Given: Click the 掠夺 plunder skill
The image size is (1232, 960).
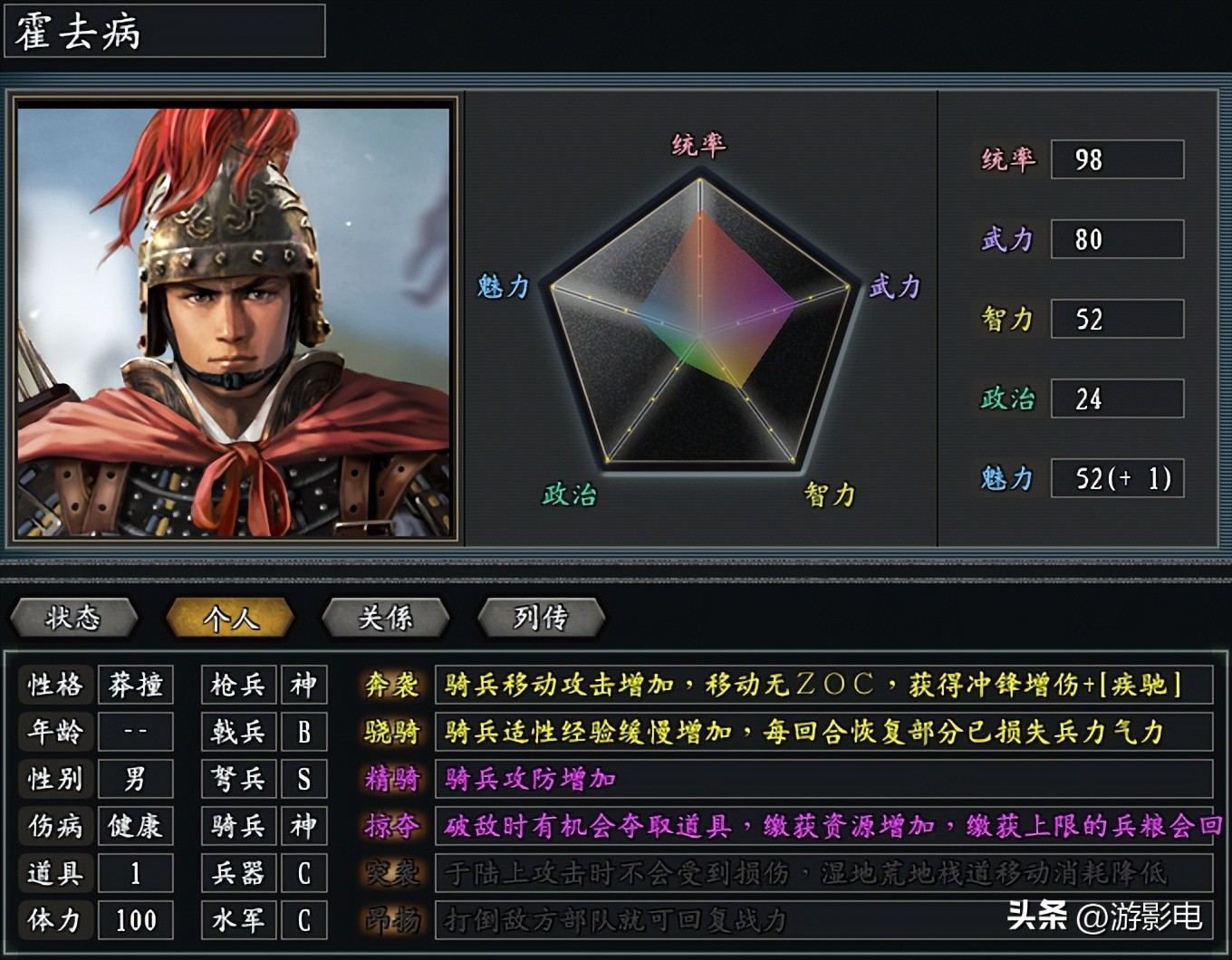Looking at the screenshot, I should click(x=391, y=825).
